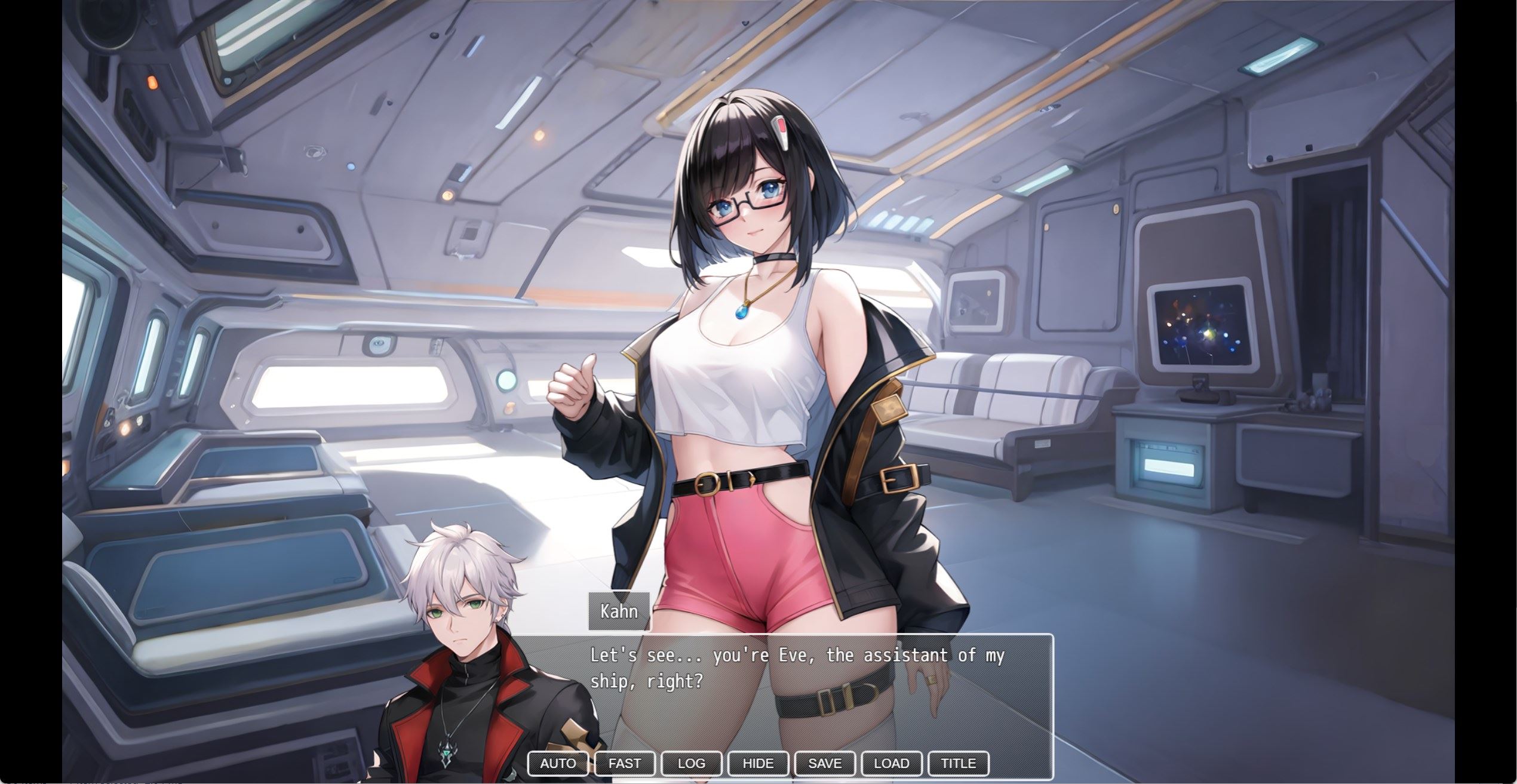Screen dimensions: 1517x784
Task: Open the SAVE menu
Action: (x=825, y=763)
